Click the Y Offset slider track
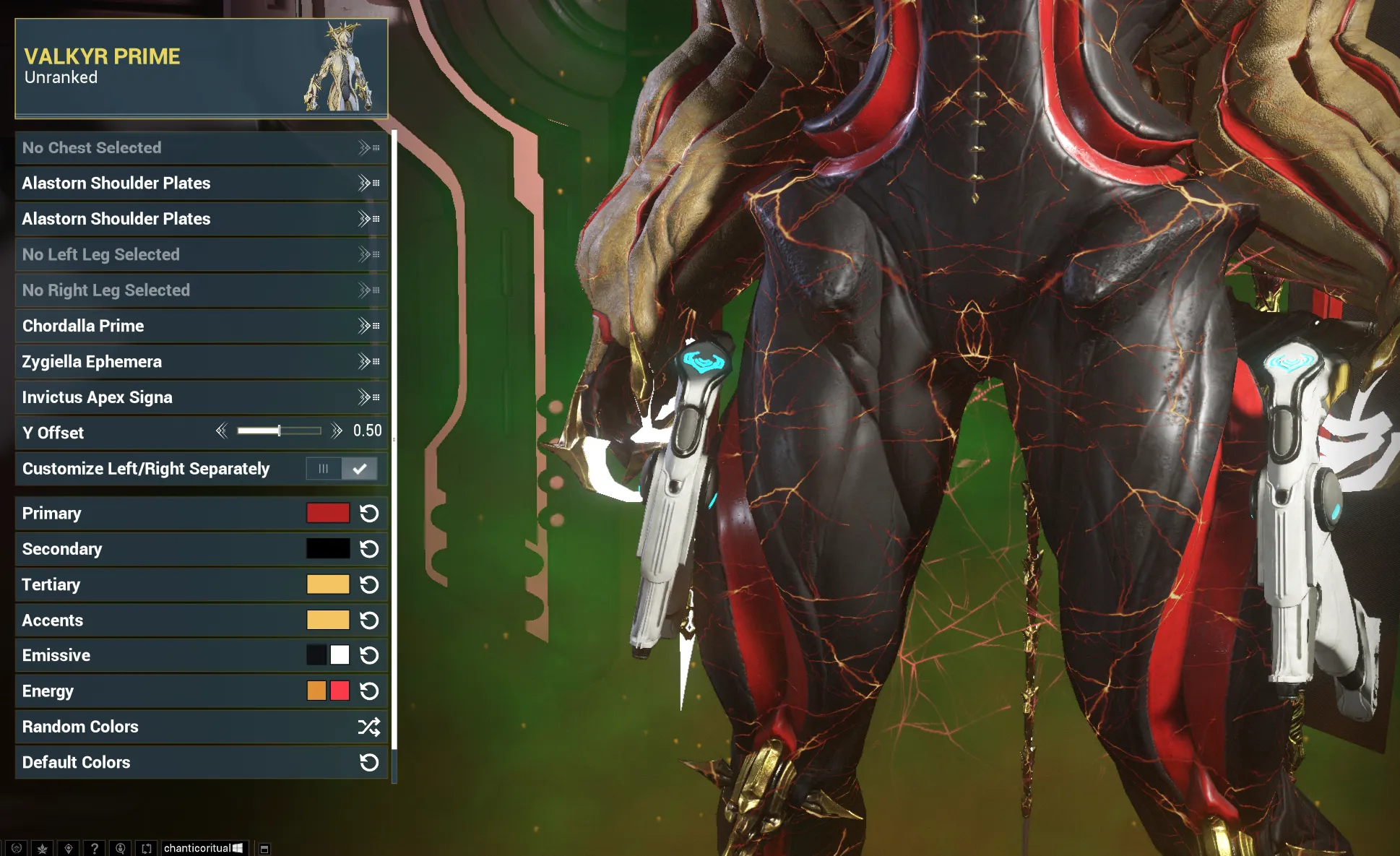1400x856 pixels. [279, 431]
